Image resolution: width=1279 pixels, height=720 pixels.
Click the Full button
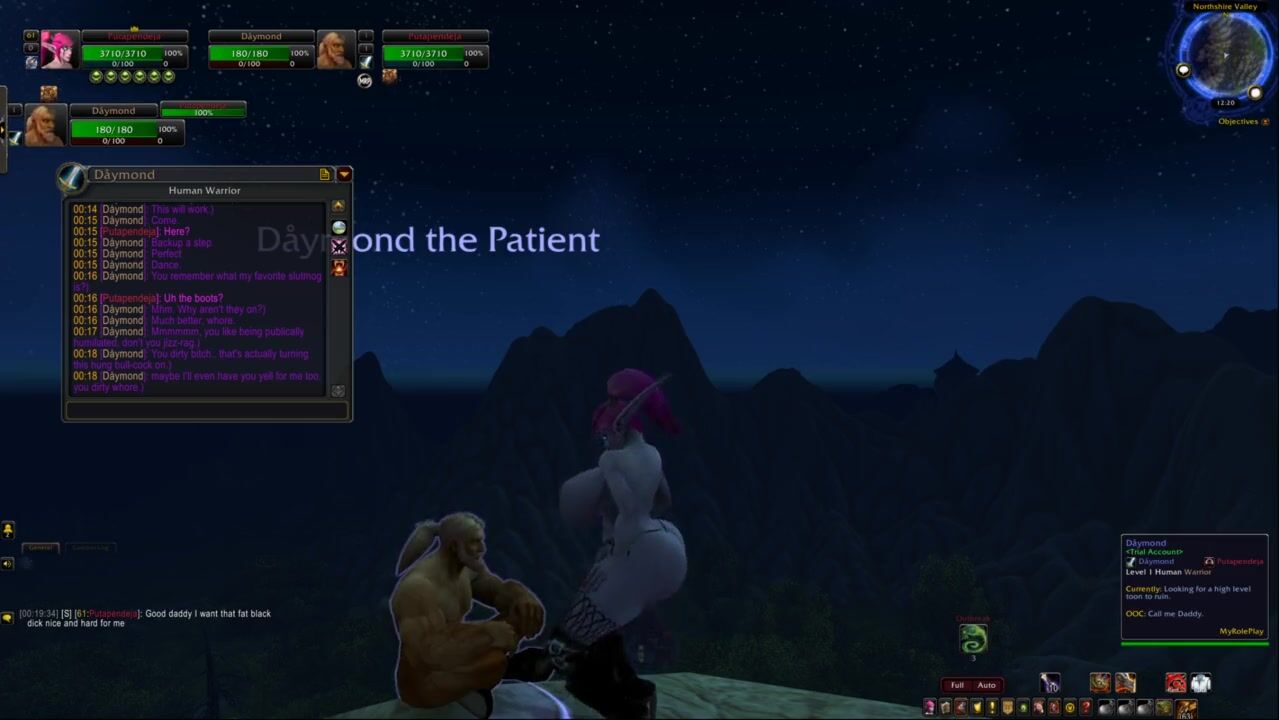[957, 685]
